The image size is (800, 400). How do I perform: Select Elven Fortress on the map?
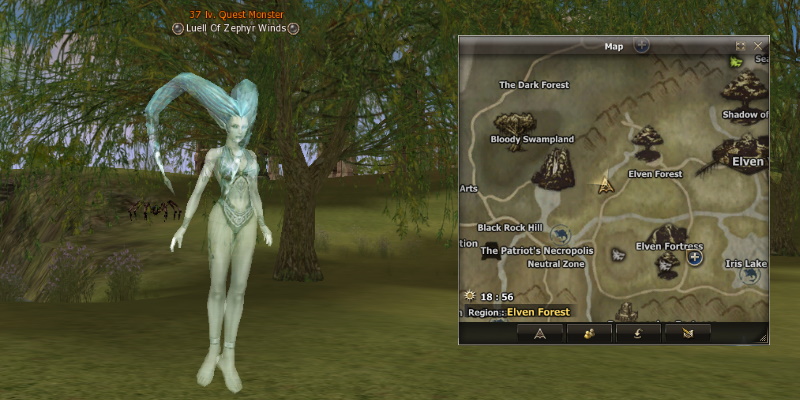669,246
